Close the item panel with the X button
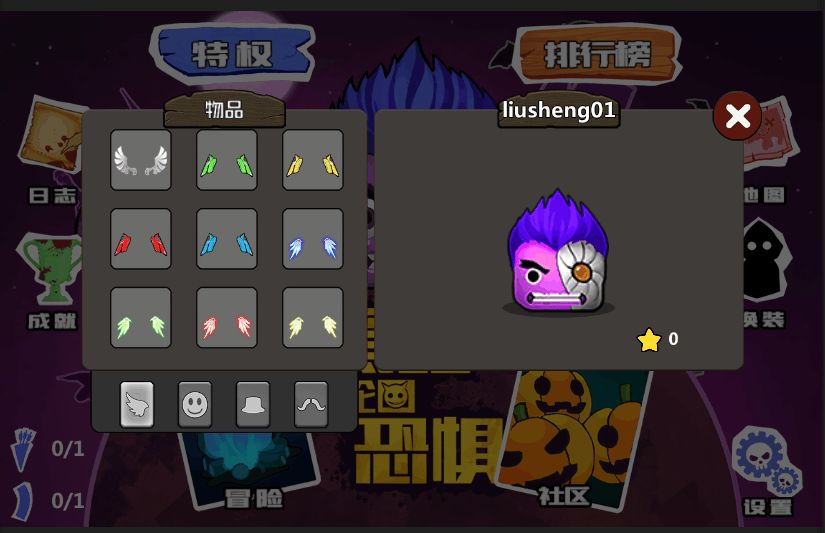825x533 pixels. 738,116
